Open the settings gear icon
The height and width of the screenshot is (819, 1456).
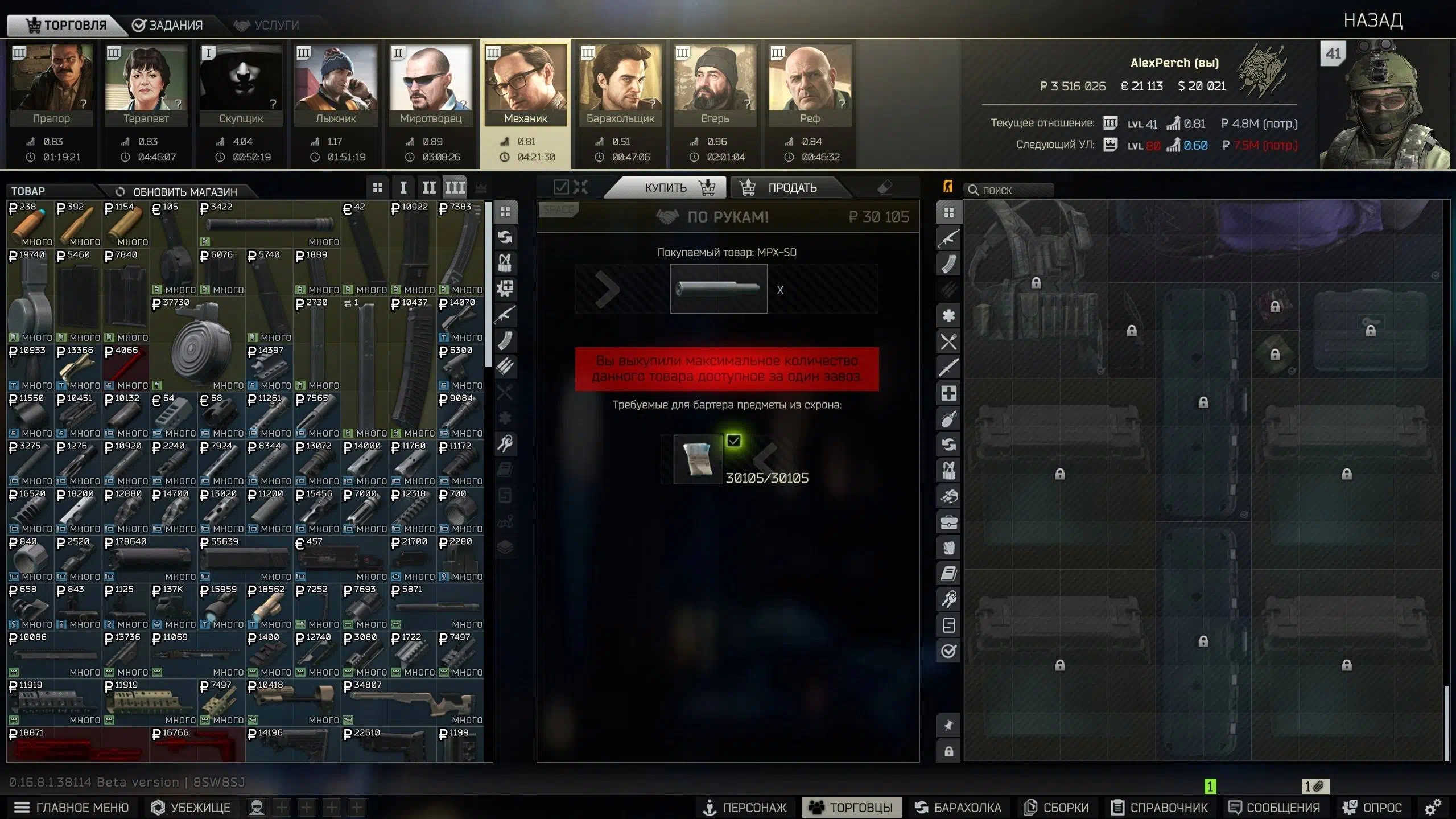pos(1433,807)
